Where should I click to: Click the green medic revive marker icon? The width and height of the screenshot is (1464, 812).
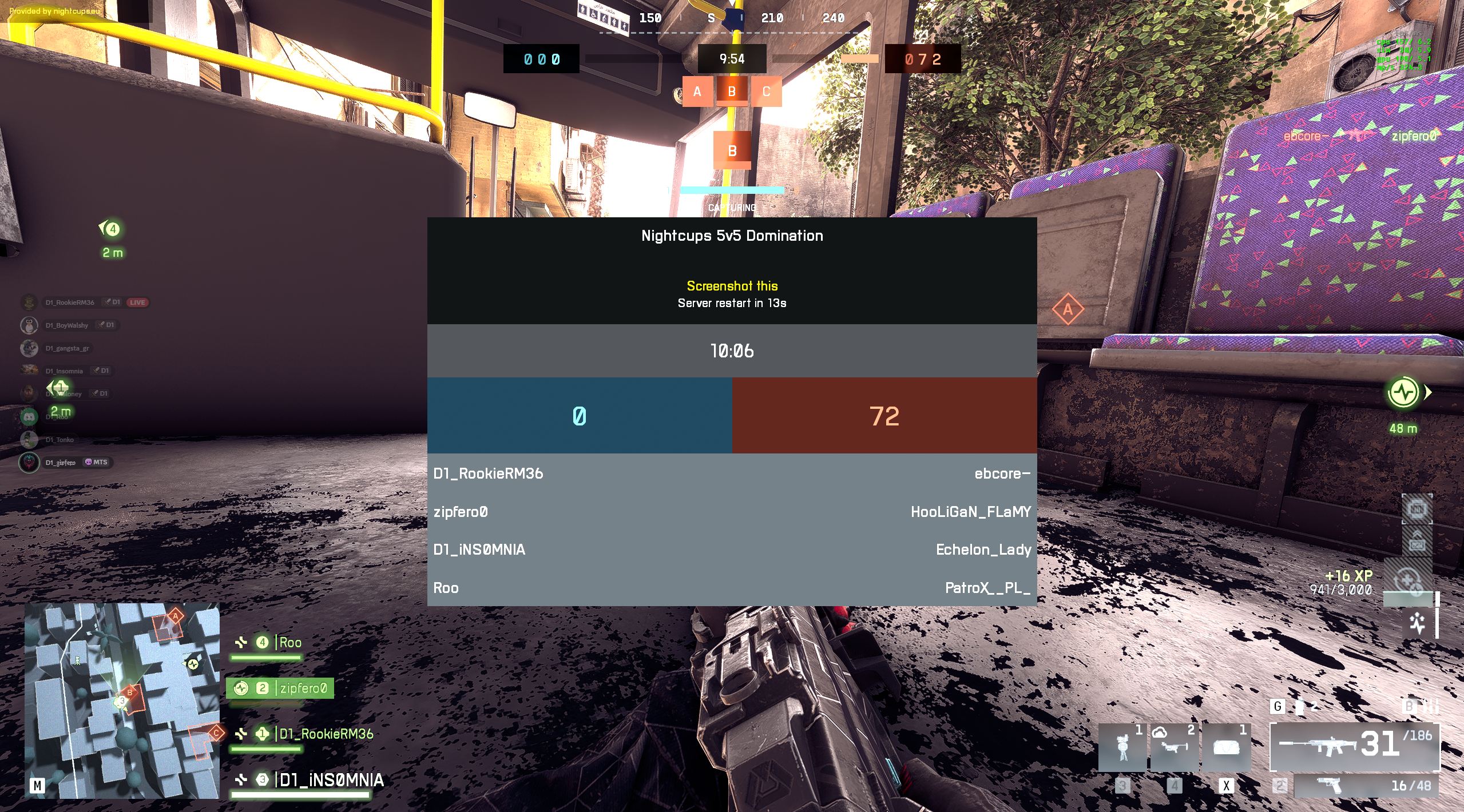(x=1403, y=392)
